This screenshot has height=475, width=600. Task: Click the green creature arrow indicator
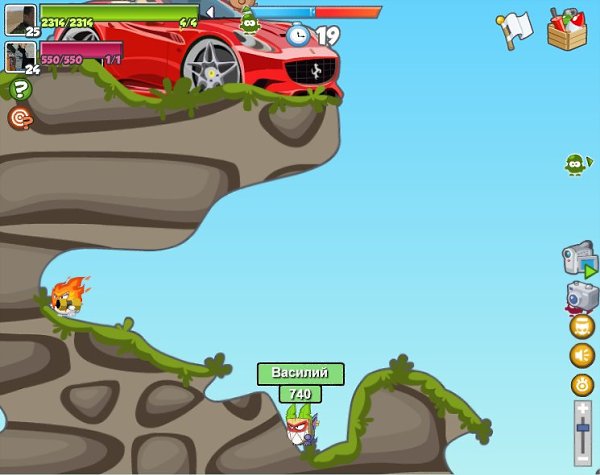pyautogui.click(x=576, y=164)
